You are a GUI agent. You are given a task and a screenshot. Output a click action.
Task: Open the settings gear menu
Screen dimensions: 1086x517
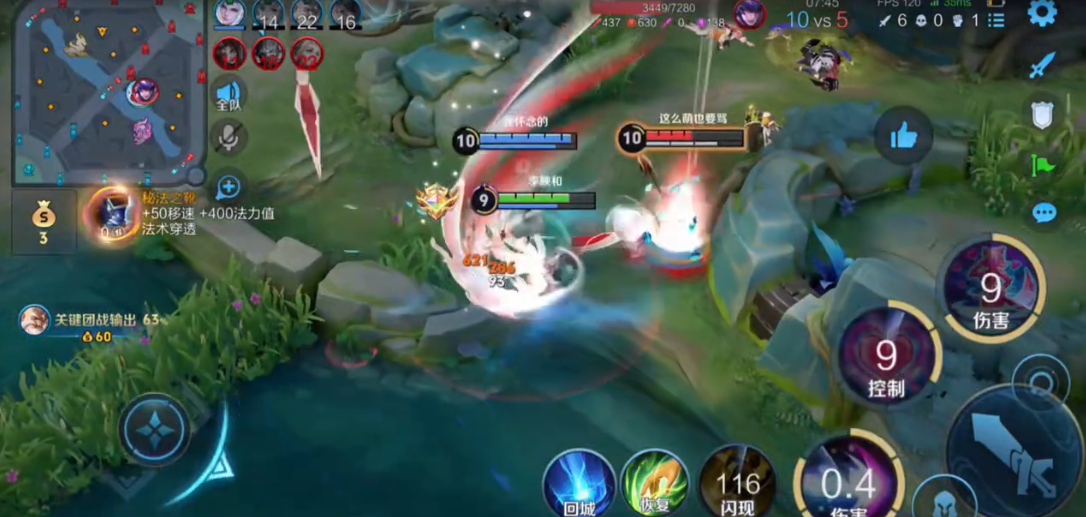[1042, 13]
